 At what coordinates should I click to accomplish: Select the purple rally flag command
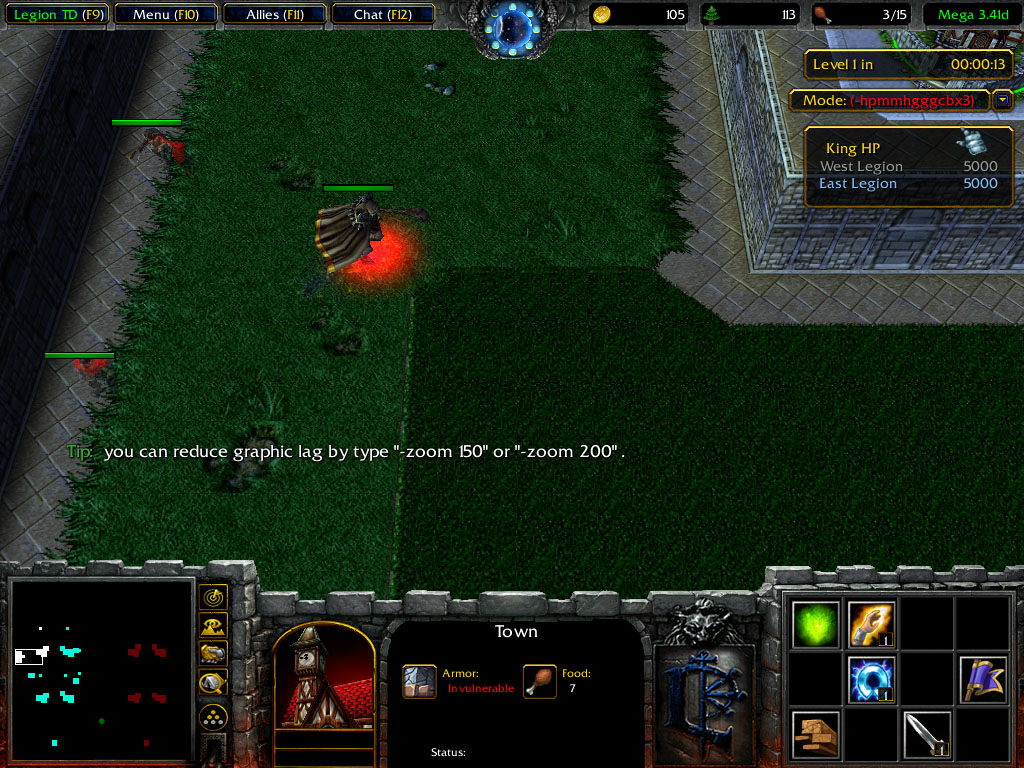(982, 680)
